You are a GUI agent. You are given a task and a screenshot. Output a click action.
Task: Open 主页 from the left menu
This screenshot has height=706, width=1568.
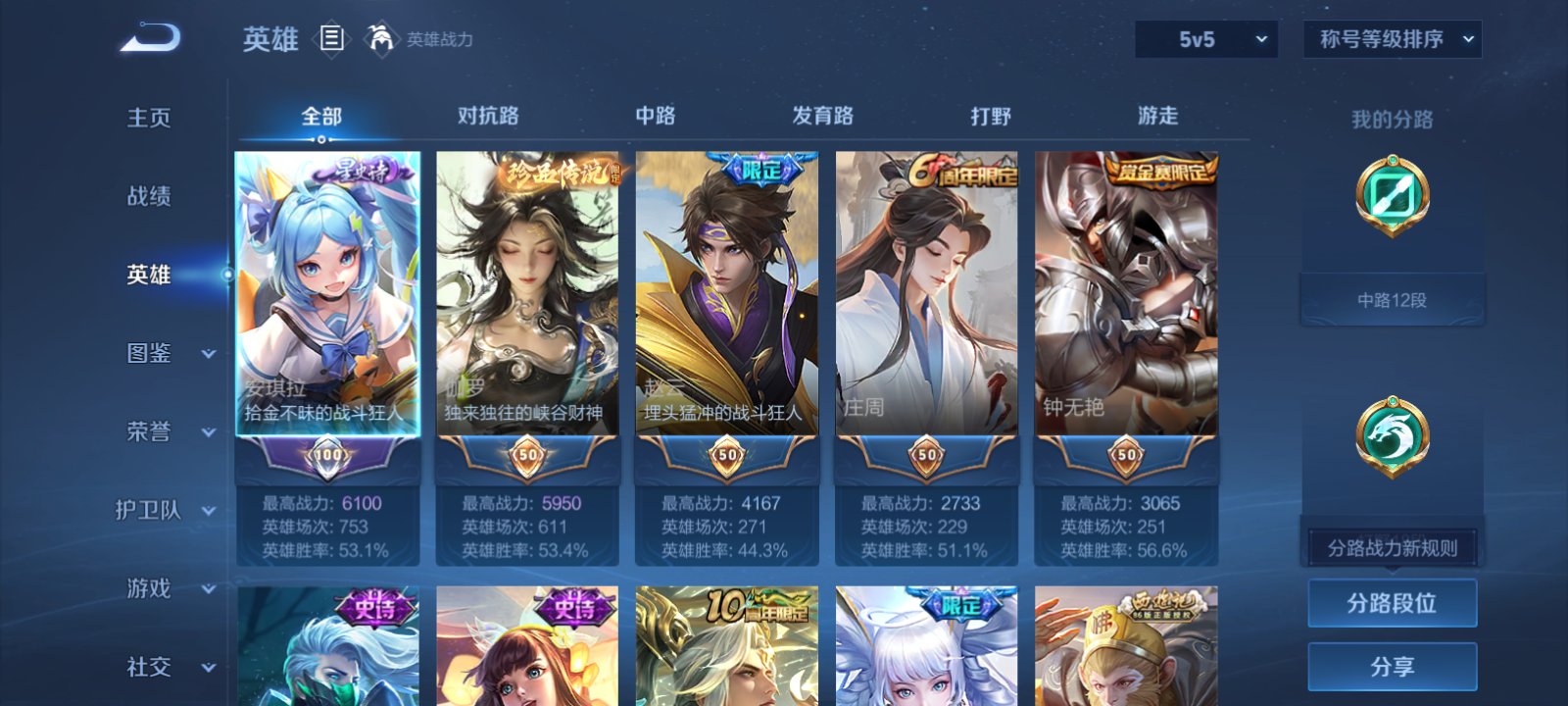(147, 119)
